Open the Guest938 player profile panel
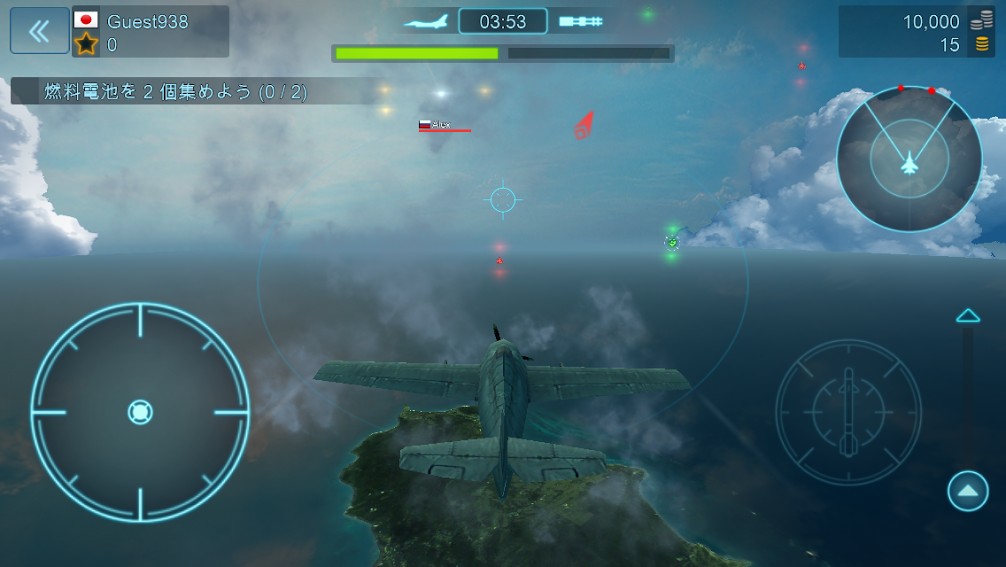 point(150,32)
